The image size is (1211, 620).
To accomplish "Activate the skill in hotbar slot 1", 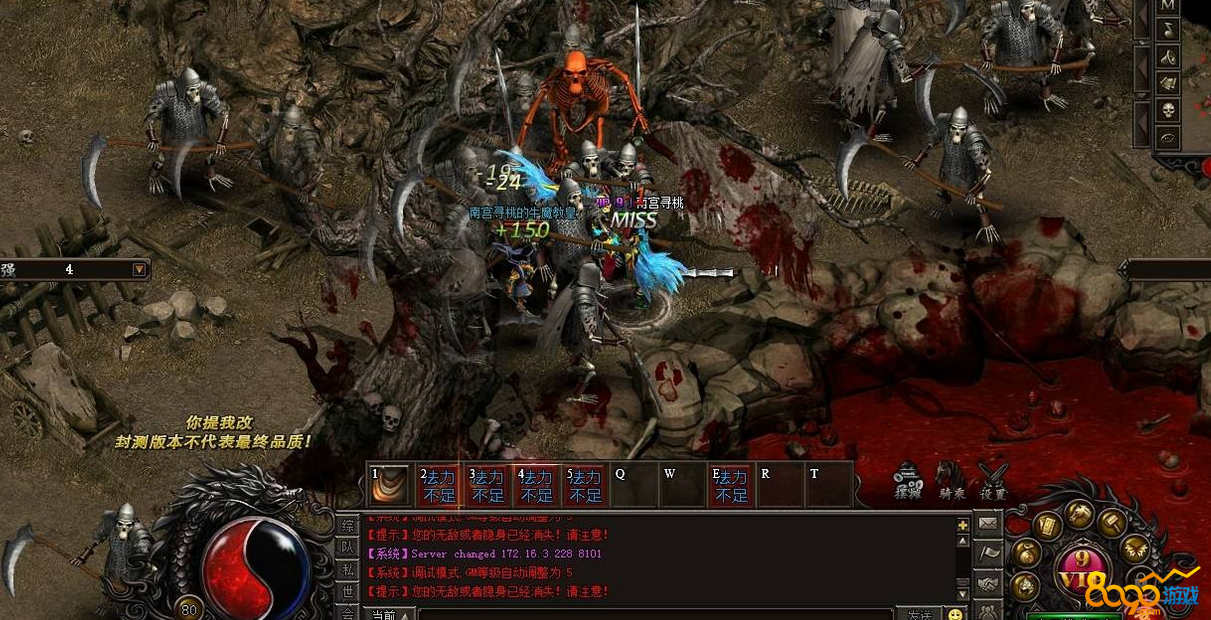I will pos(390,484).
